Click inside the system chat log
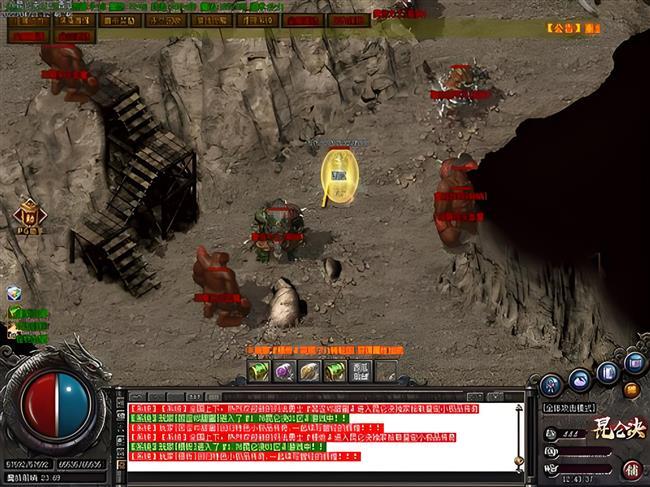The image size is (650, 487). 320,432
